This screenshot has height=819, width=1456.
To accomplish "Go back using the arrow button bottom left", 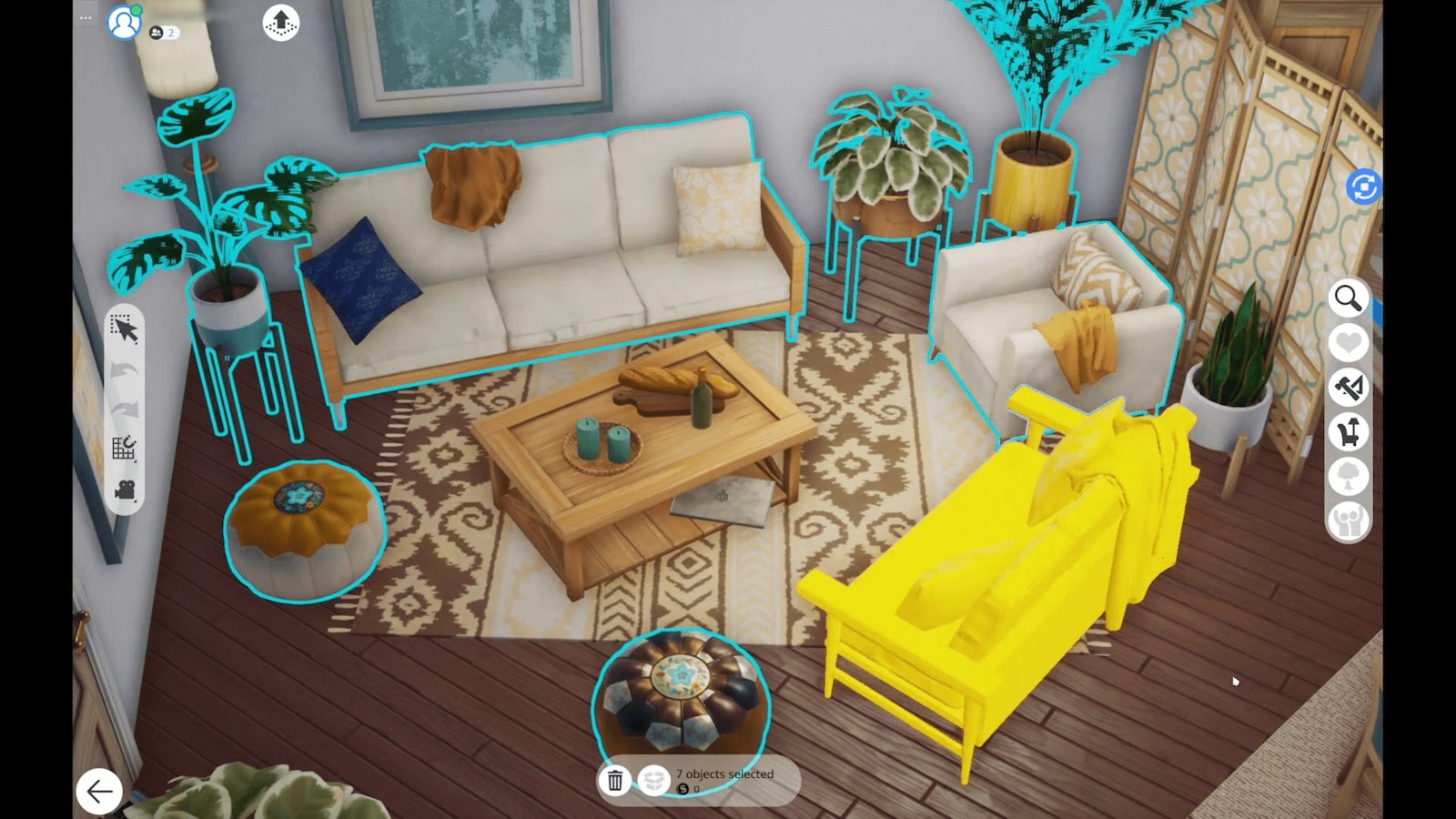I will pyautogui.click(x=98, y=790).
